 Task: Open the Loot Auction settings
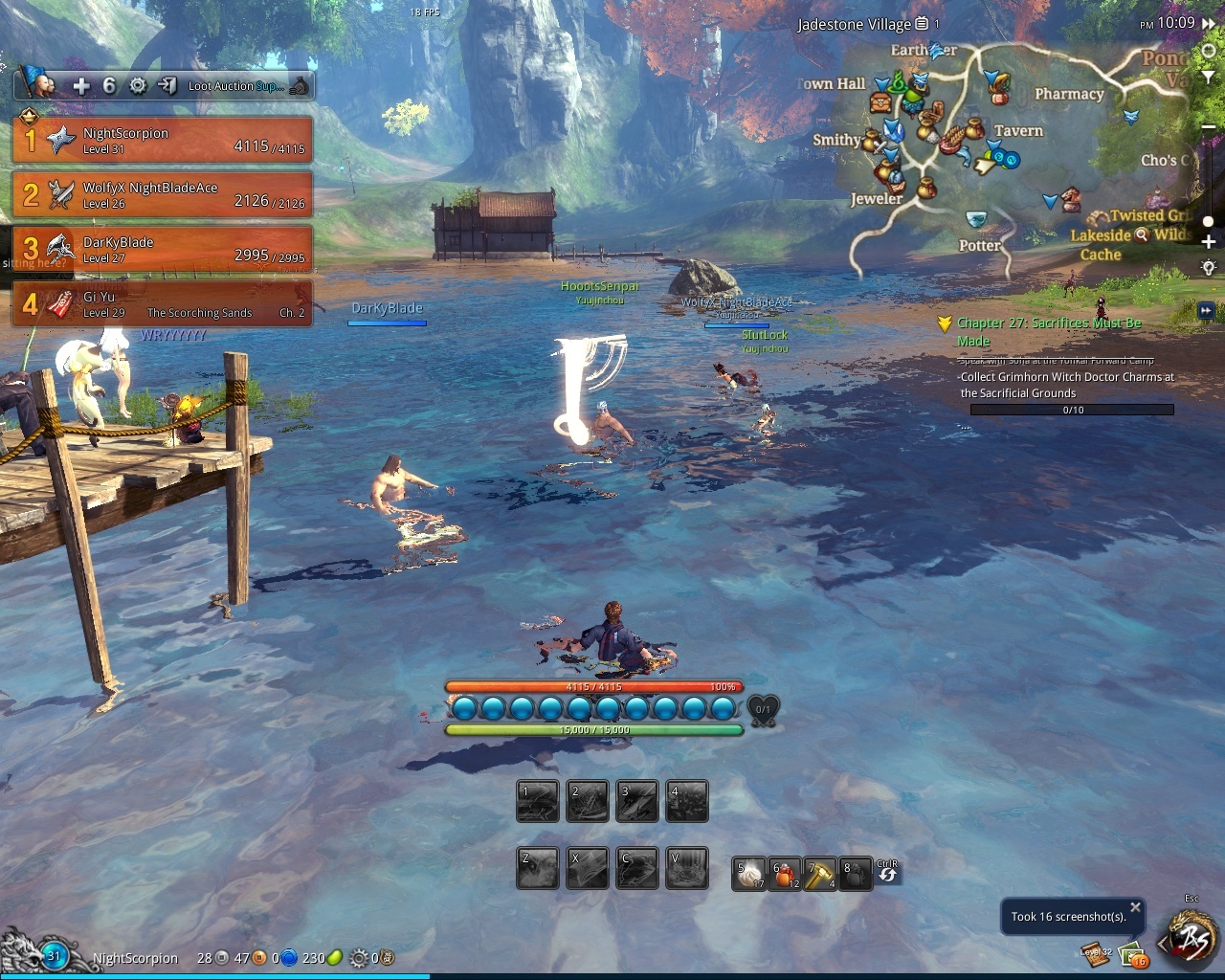[235, 86]
